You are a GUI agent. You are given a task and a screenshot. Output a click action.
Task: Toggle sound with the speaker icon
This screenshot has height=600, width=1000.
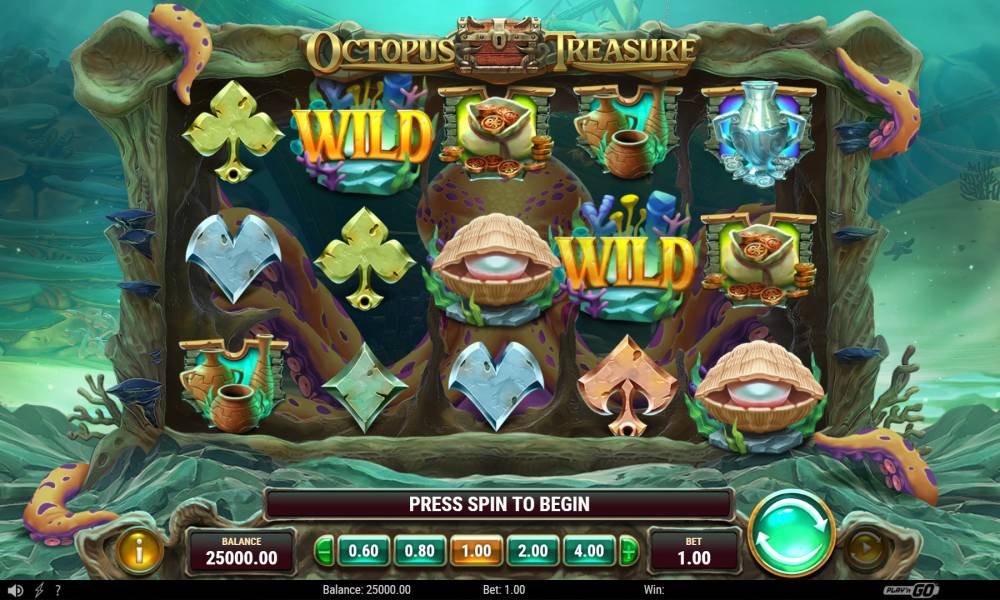tap(15, 590)
